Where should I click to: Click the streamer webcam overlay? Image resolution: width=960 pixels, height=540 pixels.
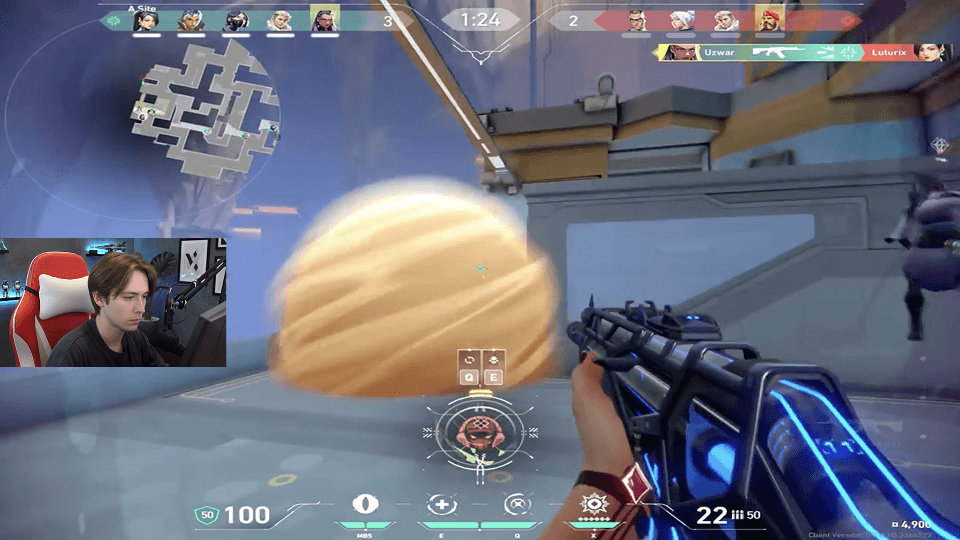point(113,302)
